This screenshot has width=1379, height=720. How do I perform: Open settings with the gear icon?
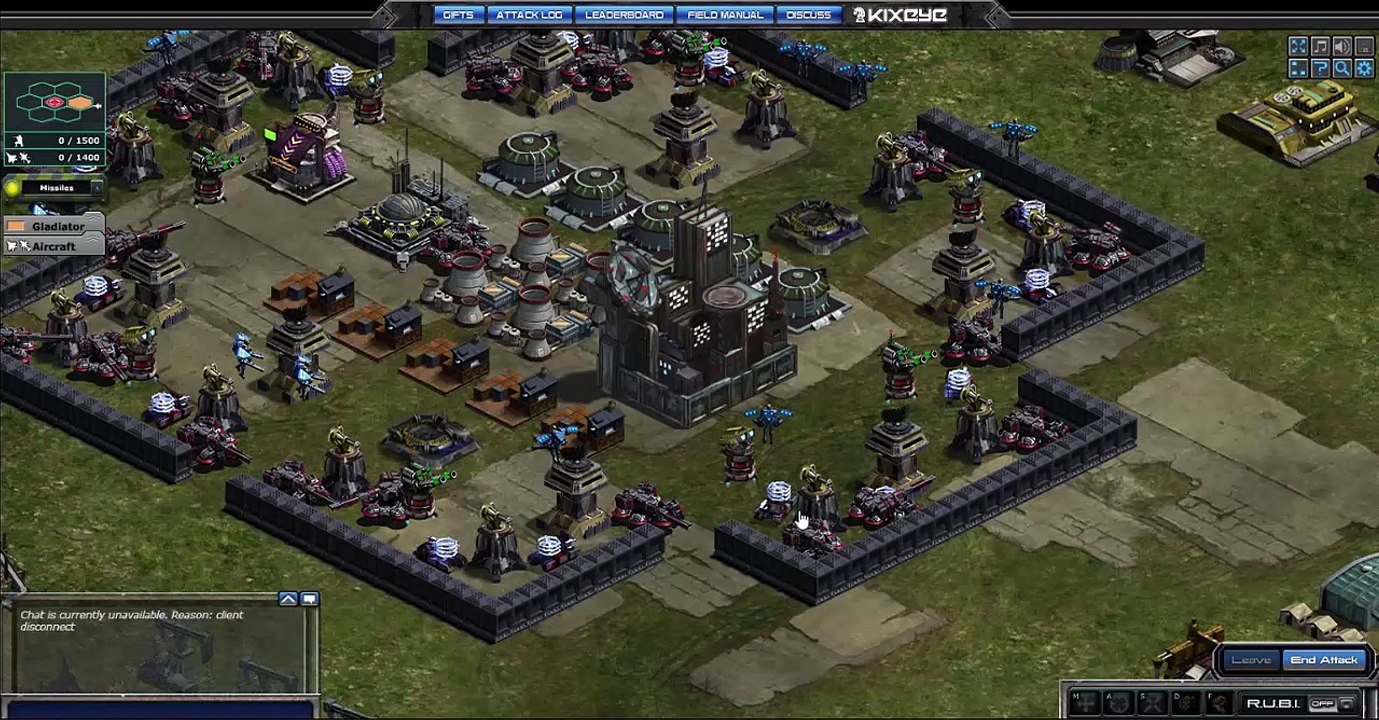1364,68
